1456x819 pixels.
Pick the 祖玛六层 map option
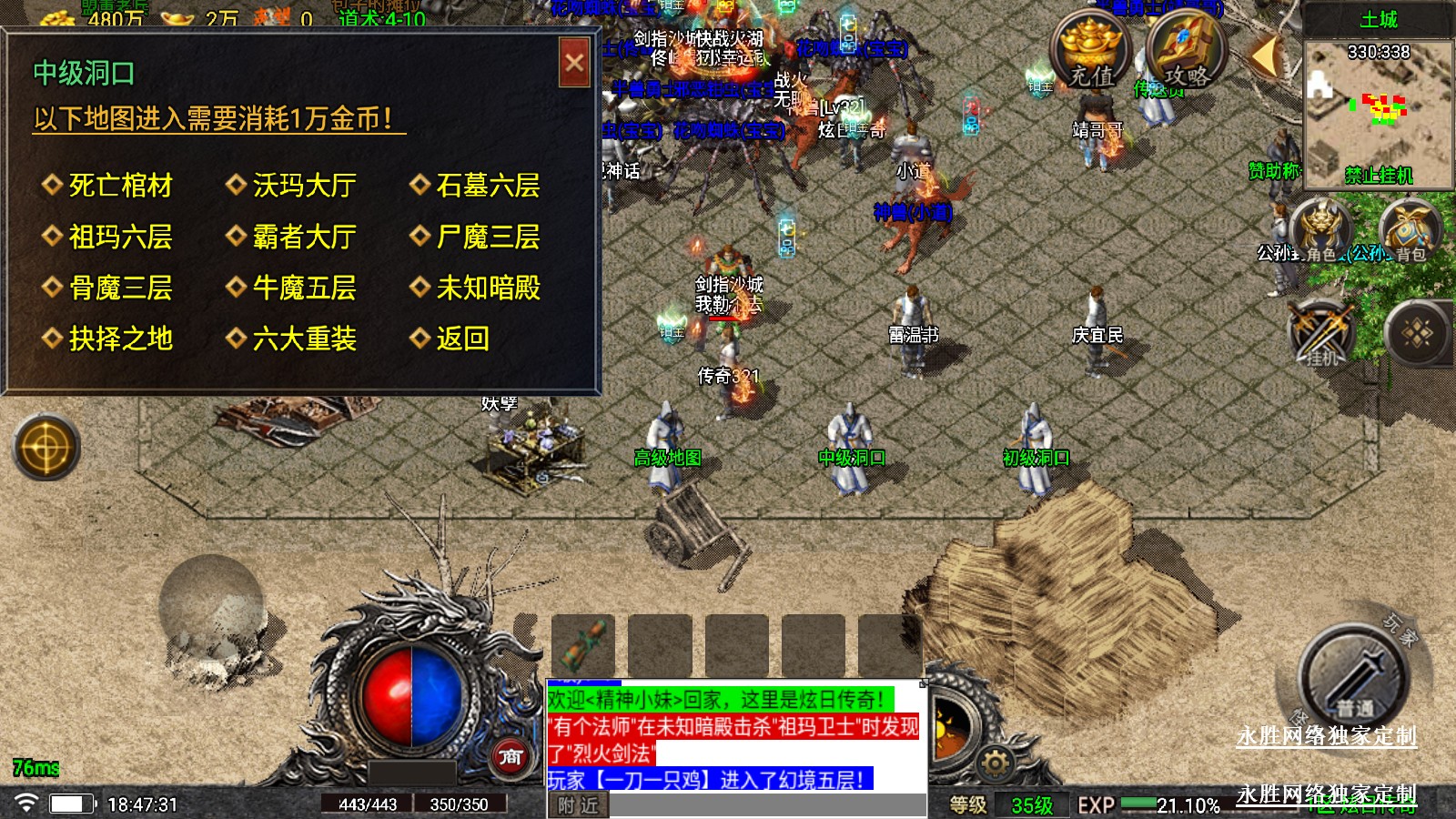point(120,238)
